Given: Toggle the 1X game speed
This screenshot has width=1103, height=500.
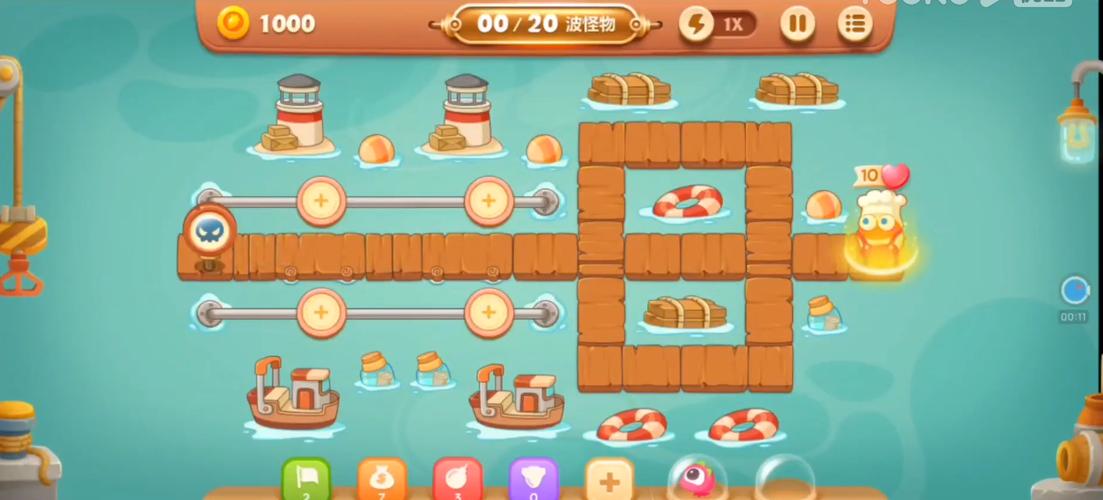Looking at the screenshot, I should (x=718, y=24).
